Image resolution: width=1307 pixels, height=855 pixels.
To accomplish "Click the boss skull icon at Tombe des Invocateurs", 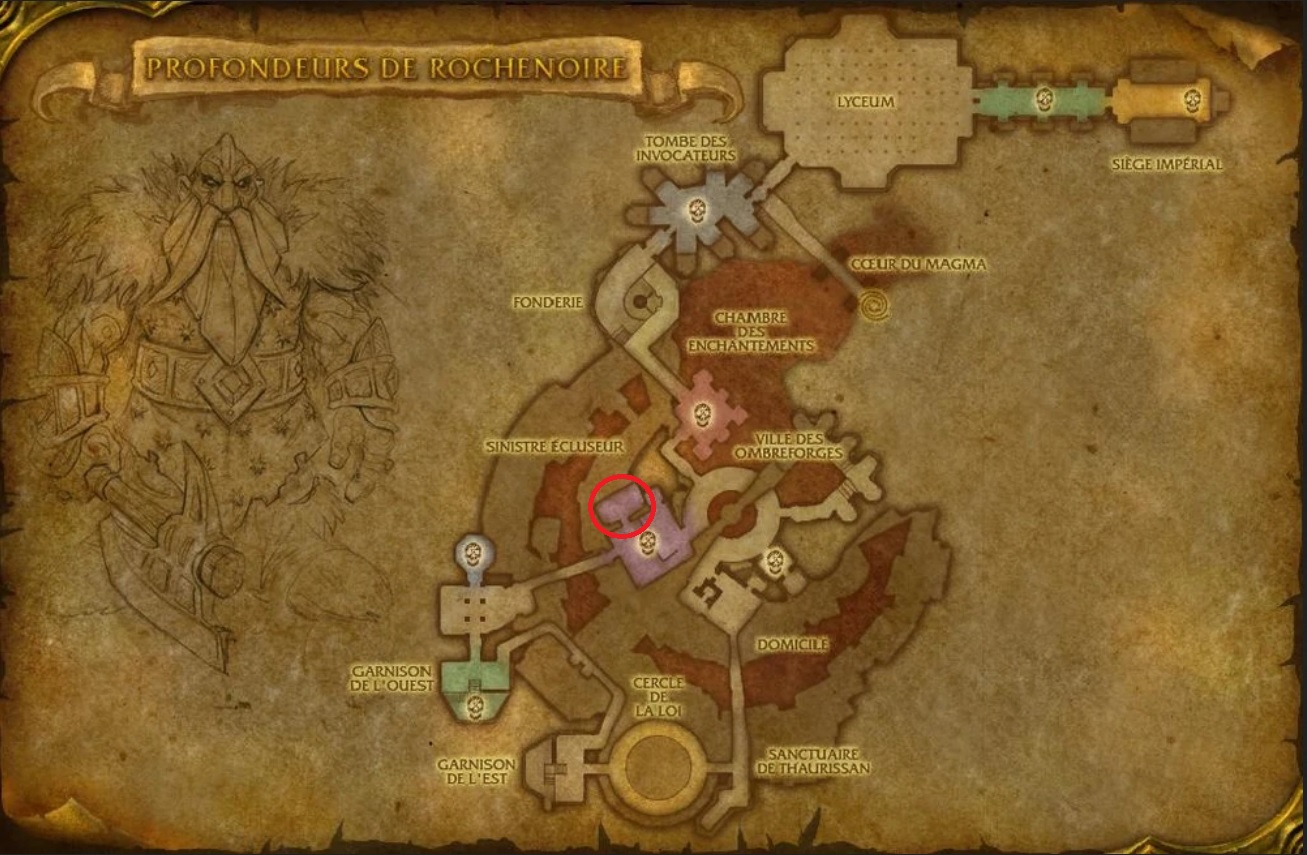I will point(697,211).
